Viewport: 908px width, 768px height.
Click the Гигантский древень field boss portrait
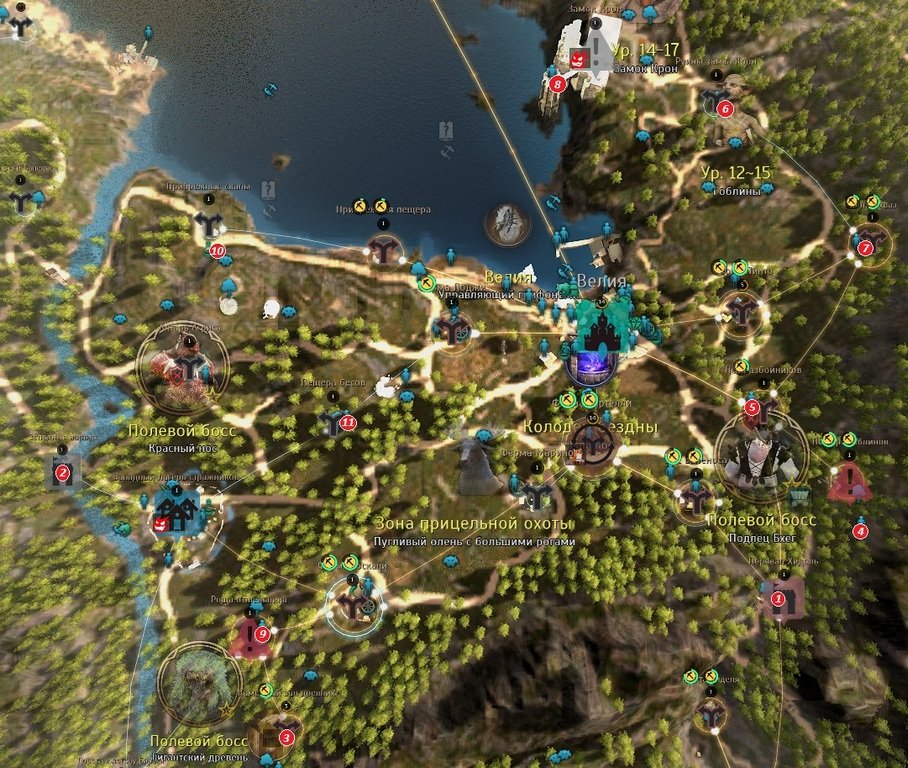(x=200, y=685)
